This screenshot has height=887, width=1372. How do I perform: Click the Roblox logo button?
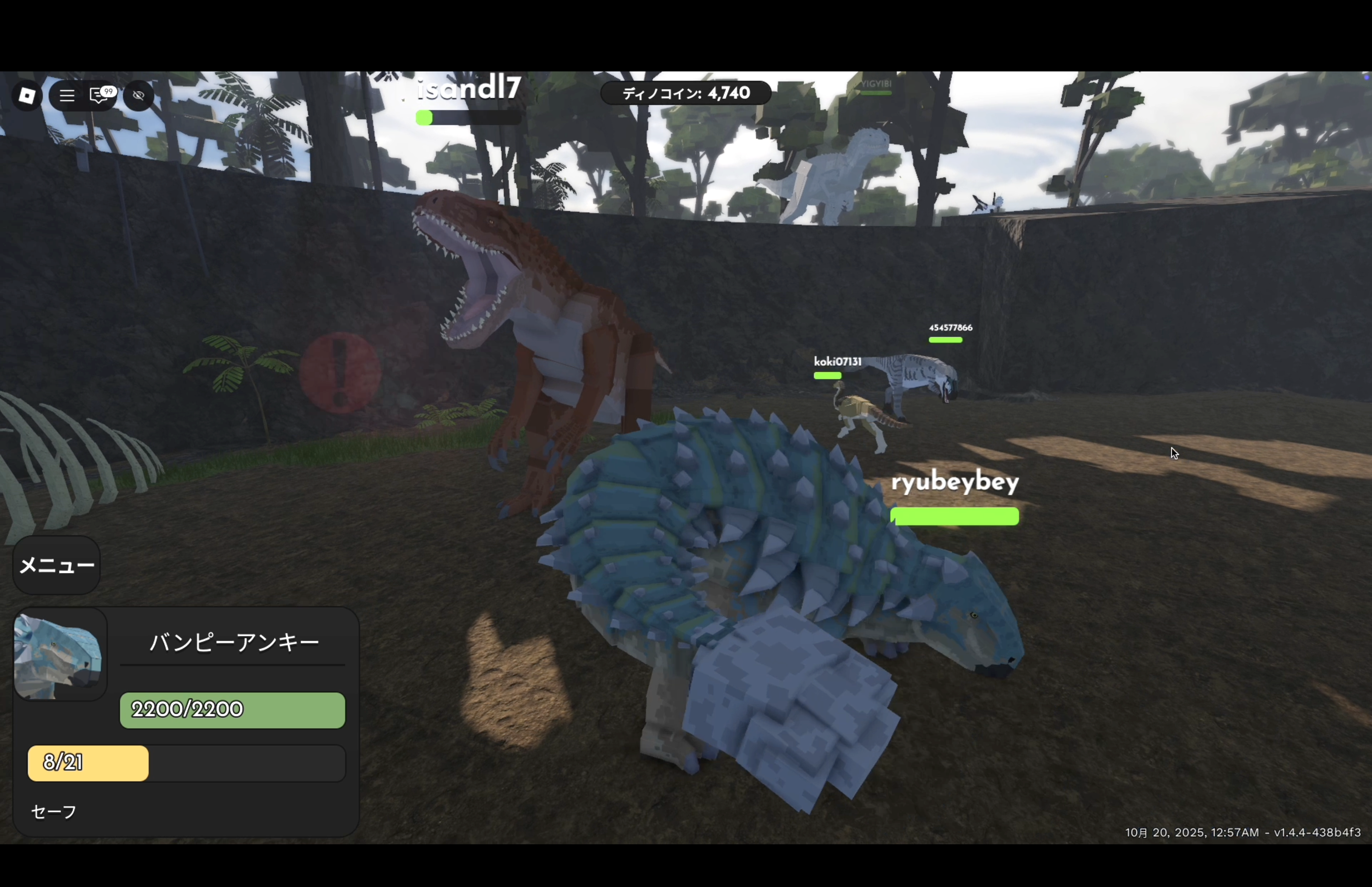click(x=26, y=96)
